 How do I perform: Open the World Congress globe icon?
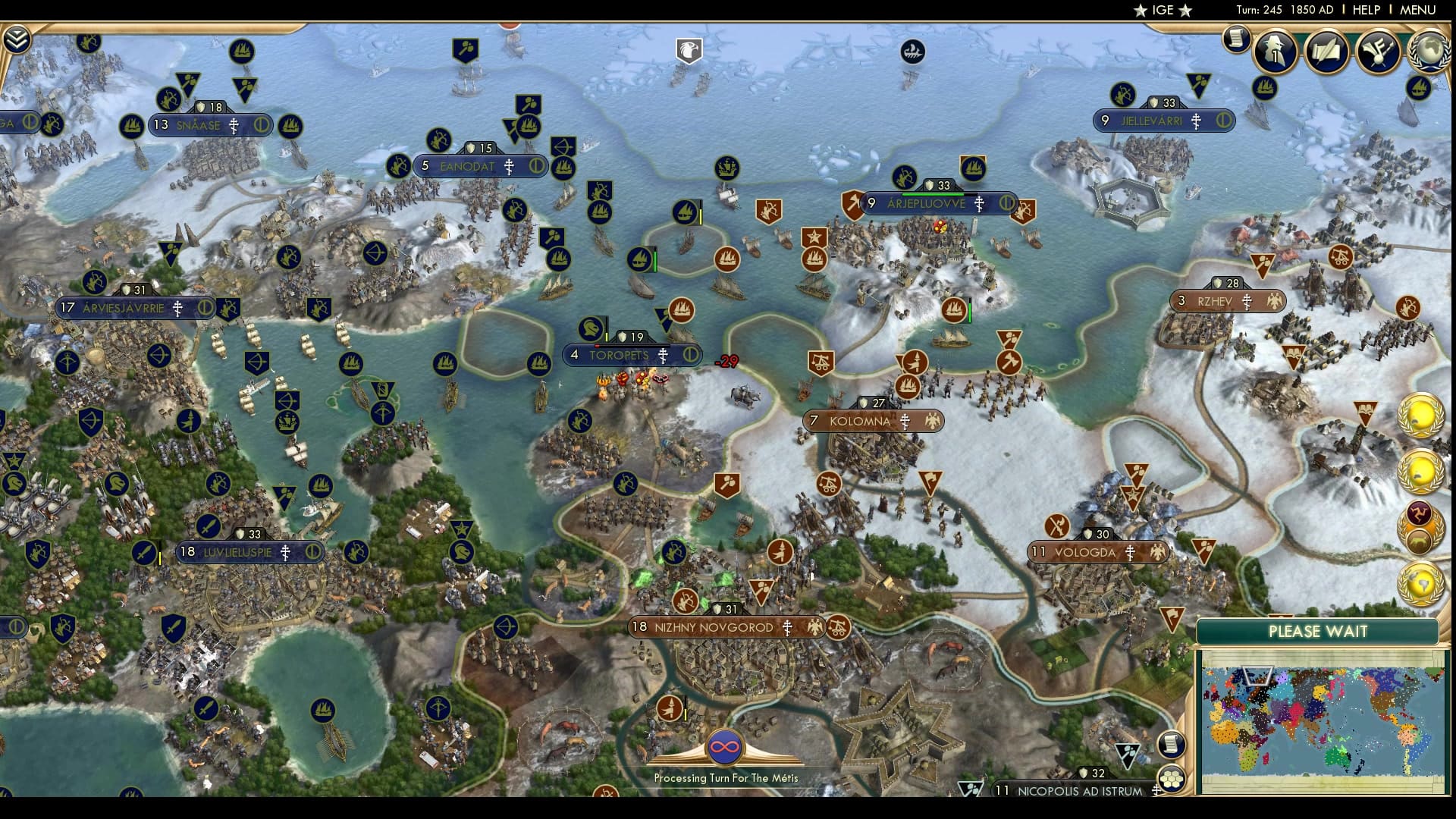1430,50
